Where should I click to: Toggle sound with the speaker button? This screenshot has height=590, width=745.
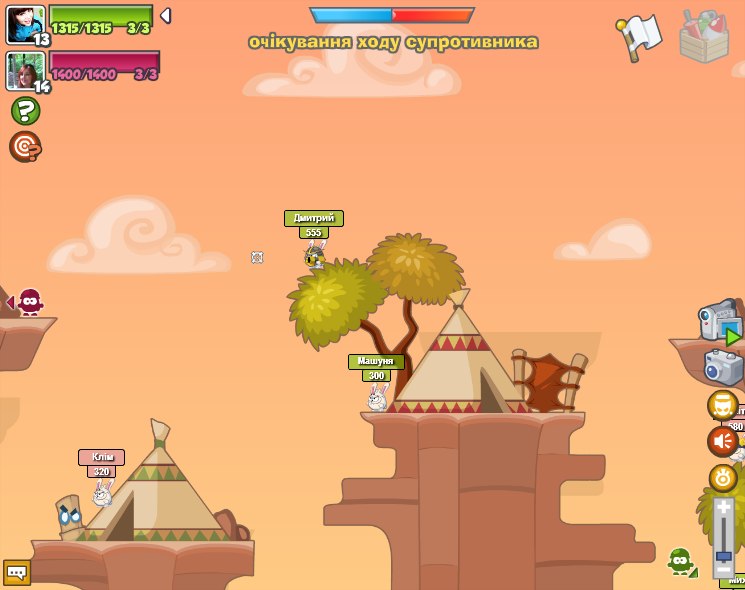point(722,441)
